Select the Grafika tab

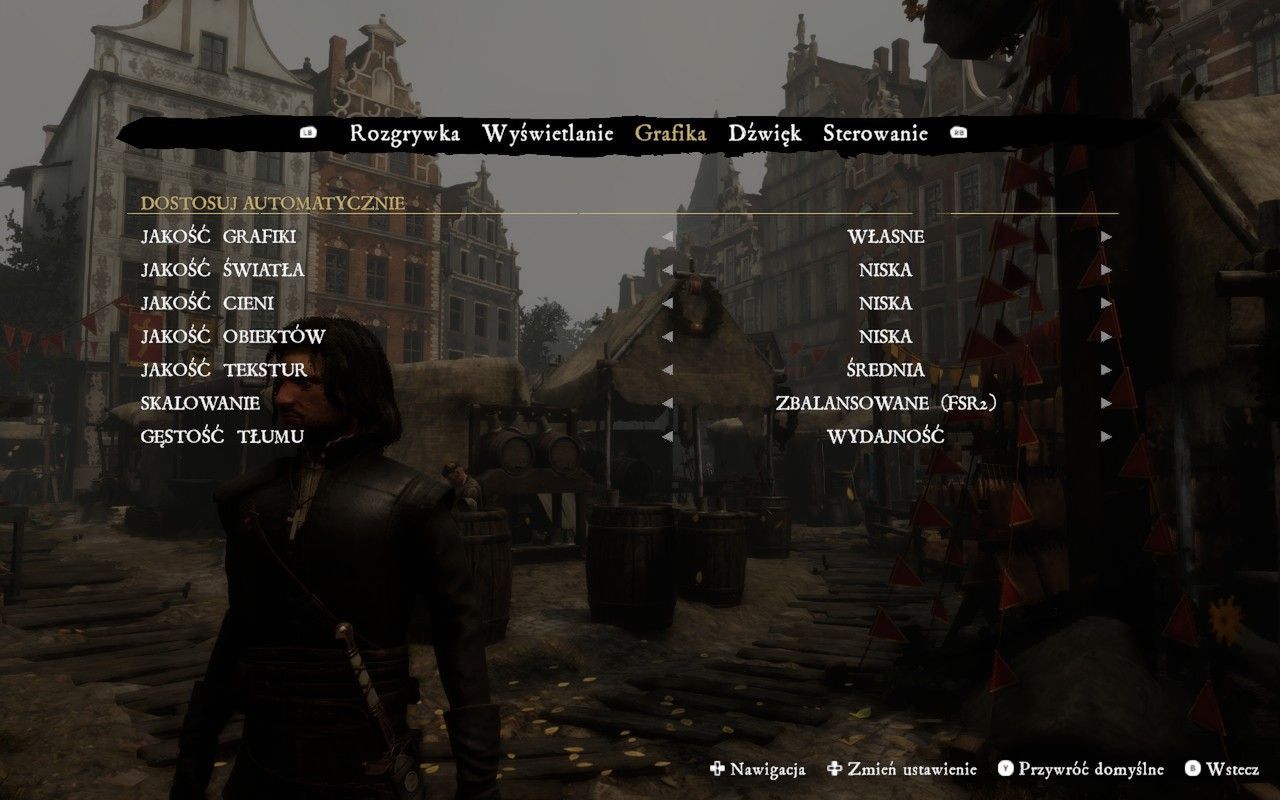tap(670, 134)
